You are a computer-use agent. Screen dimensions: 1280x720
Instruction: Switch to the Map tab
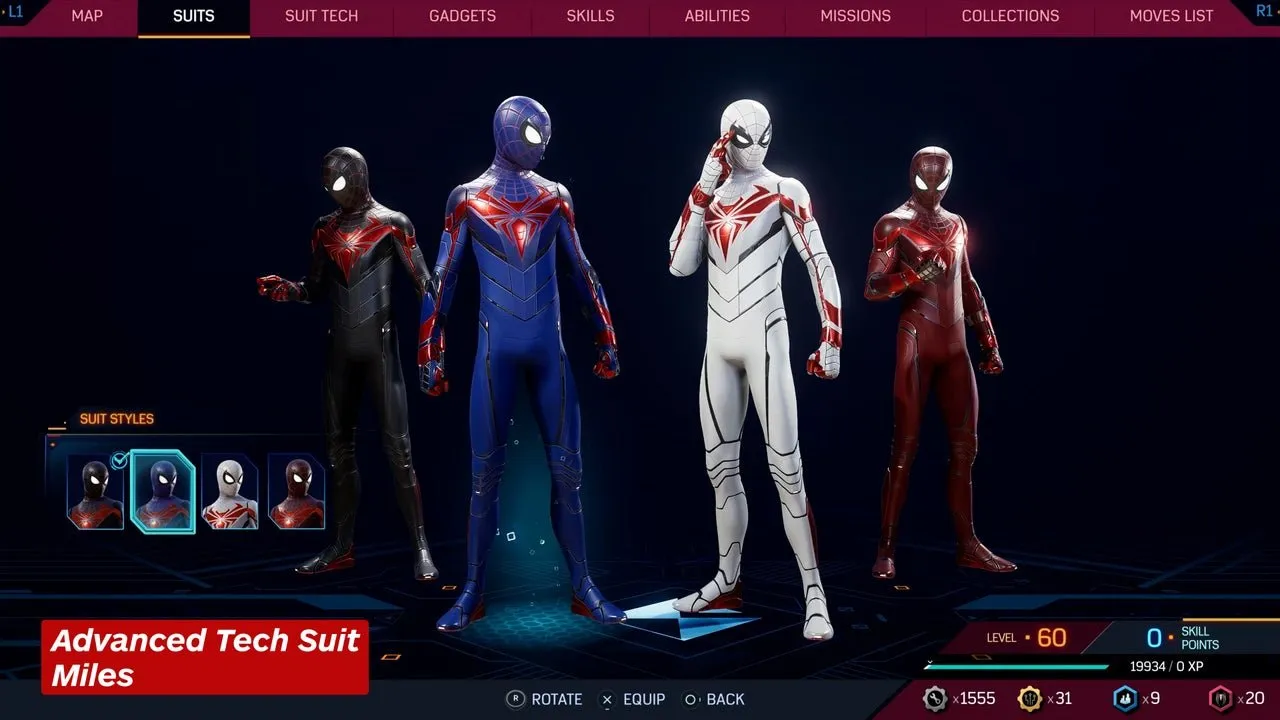(87, 16)
